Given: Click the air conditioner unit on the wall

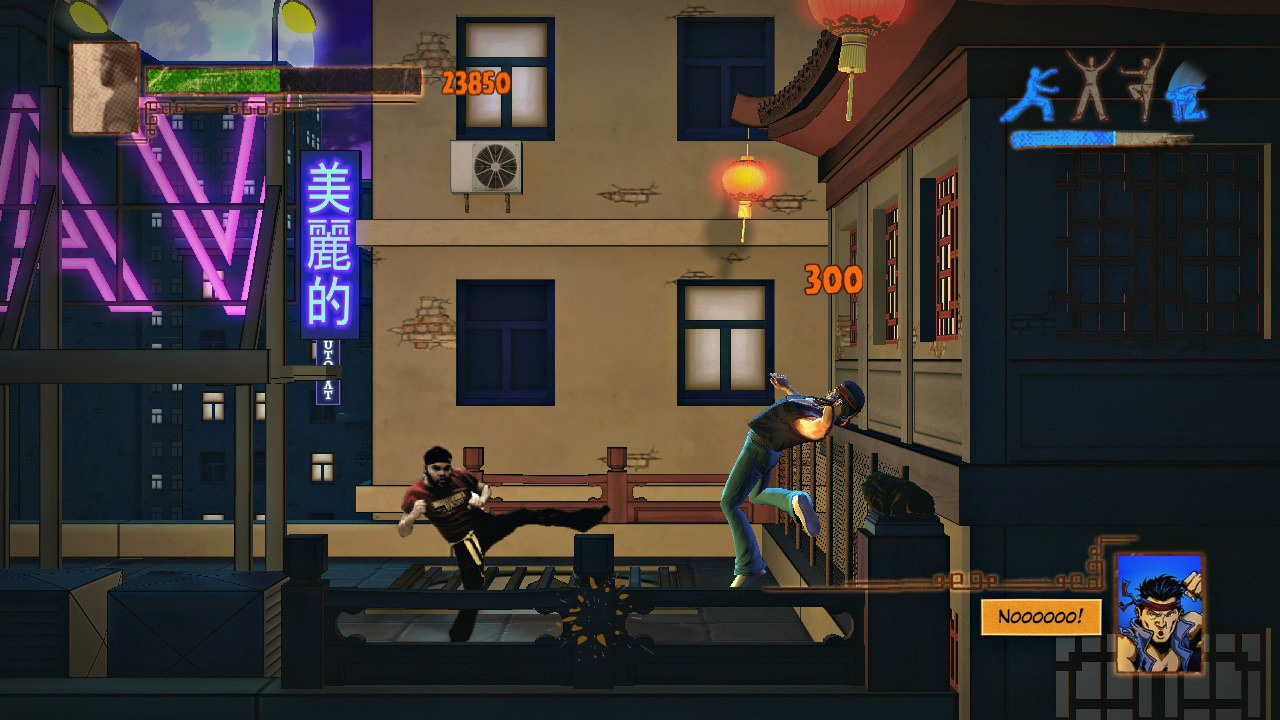Looking at the screenshot, I should [487, 168].
